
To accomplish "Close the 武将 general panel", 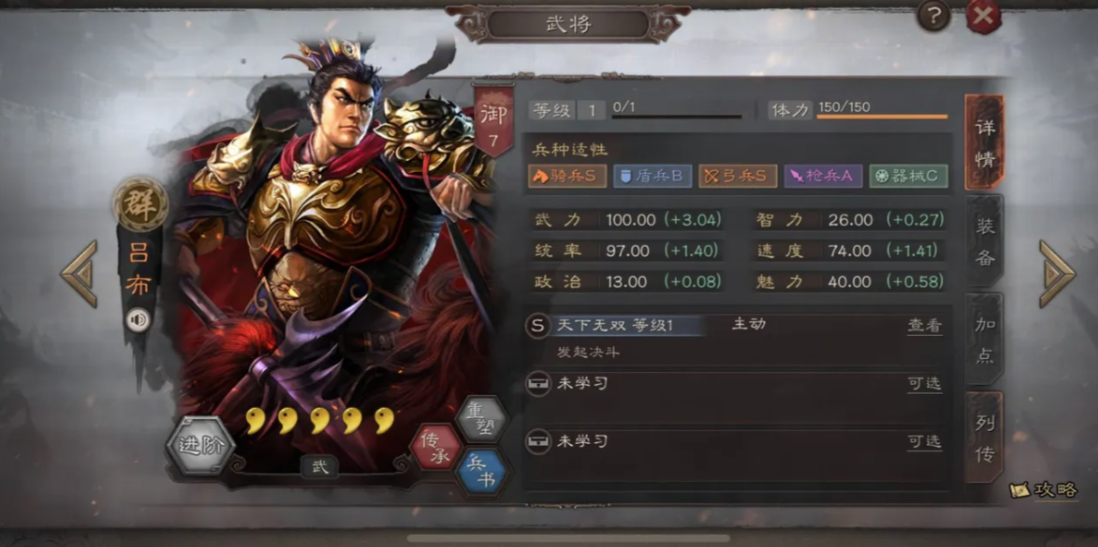I will [x=983, y=16].
